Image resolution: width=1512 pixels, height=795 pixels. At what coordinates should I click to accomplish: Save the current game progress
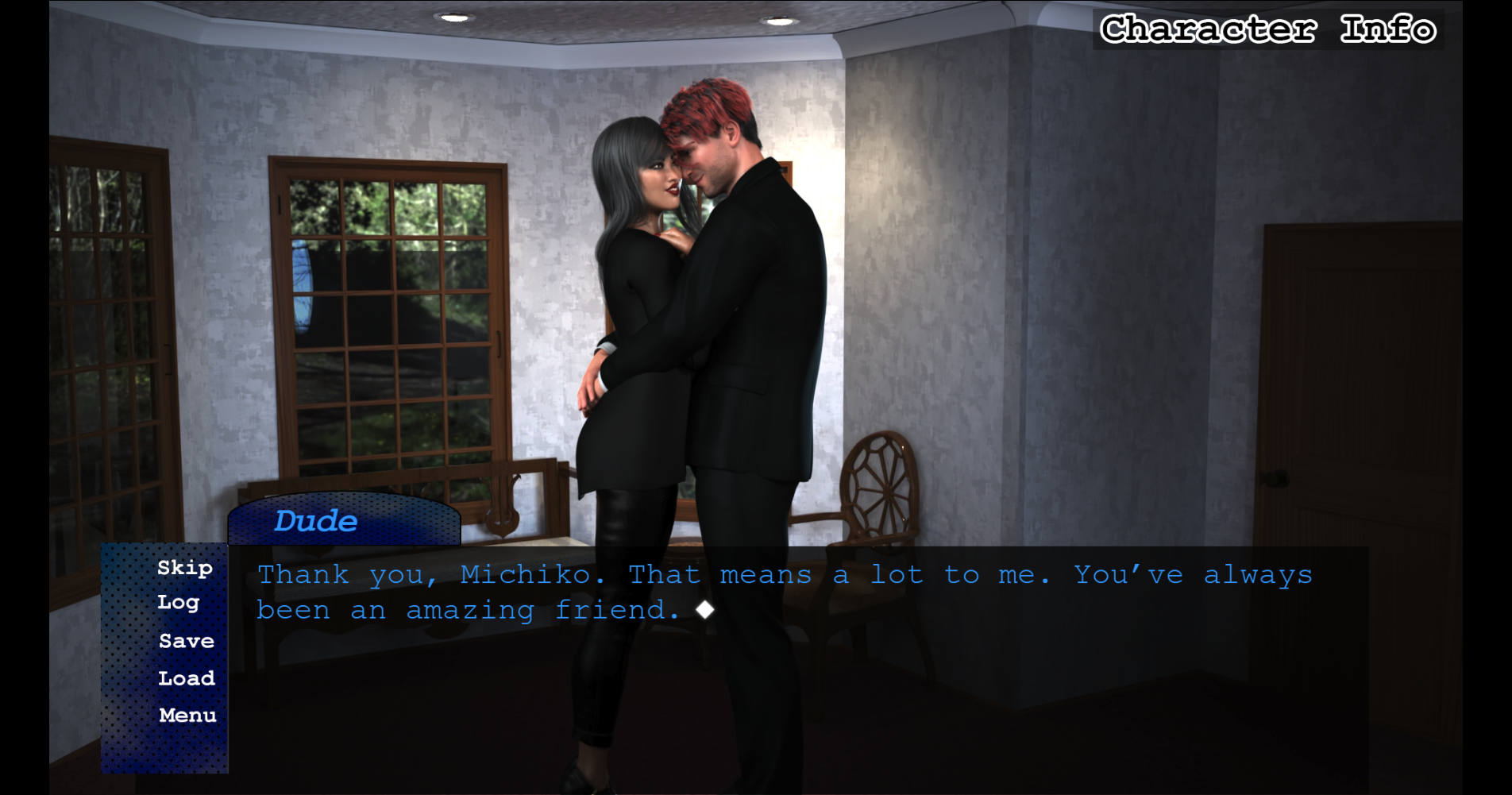(186, 641)
